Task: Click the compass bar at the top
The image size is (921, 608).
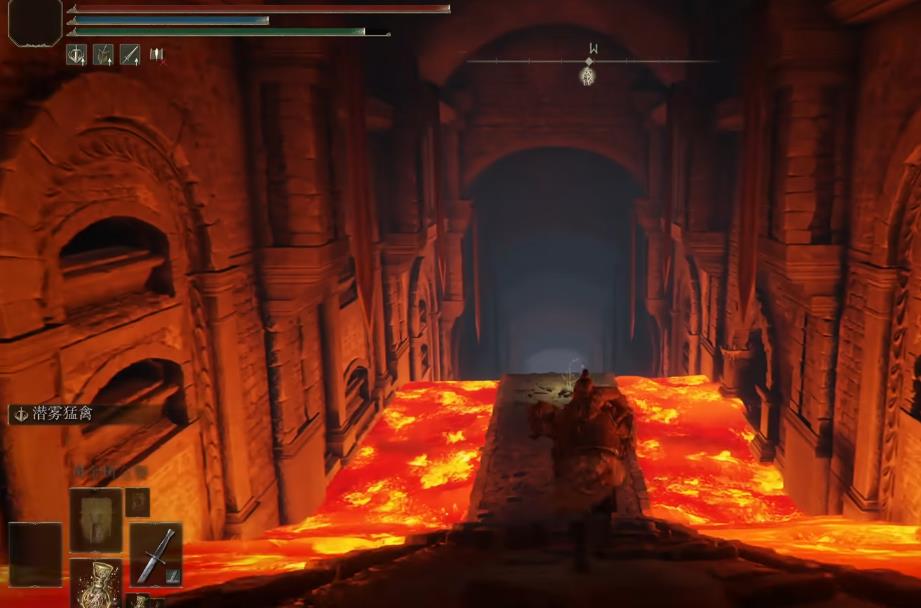Action: tap(592, 59)
